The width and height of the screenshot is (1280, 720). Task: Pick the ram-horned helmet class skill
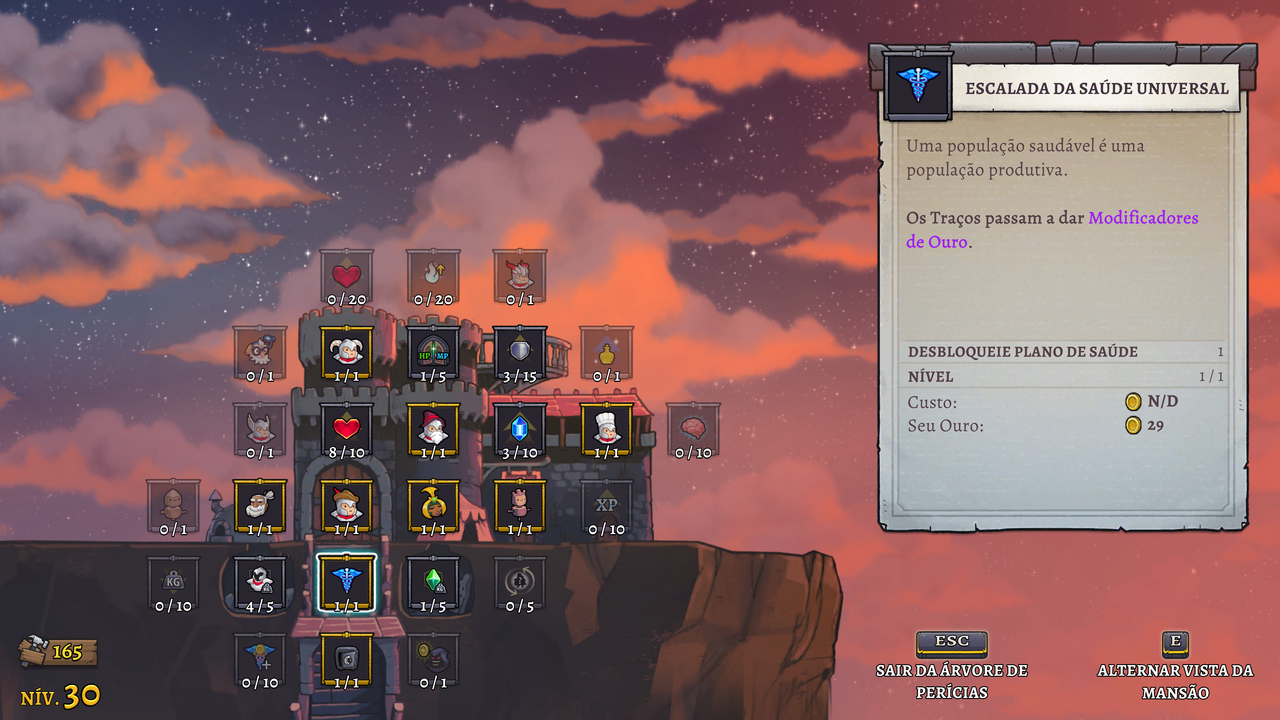(x=346, y=351)
